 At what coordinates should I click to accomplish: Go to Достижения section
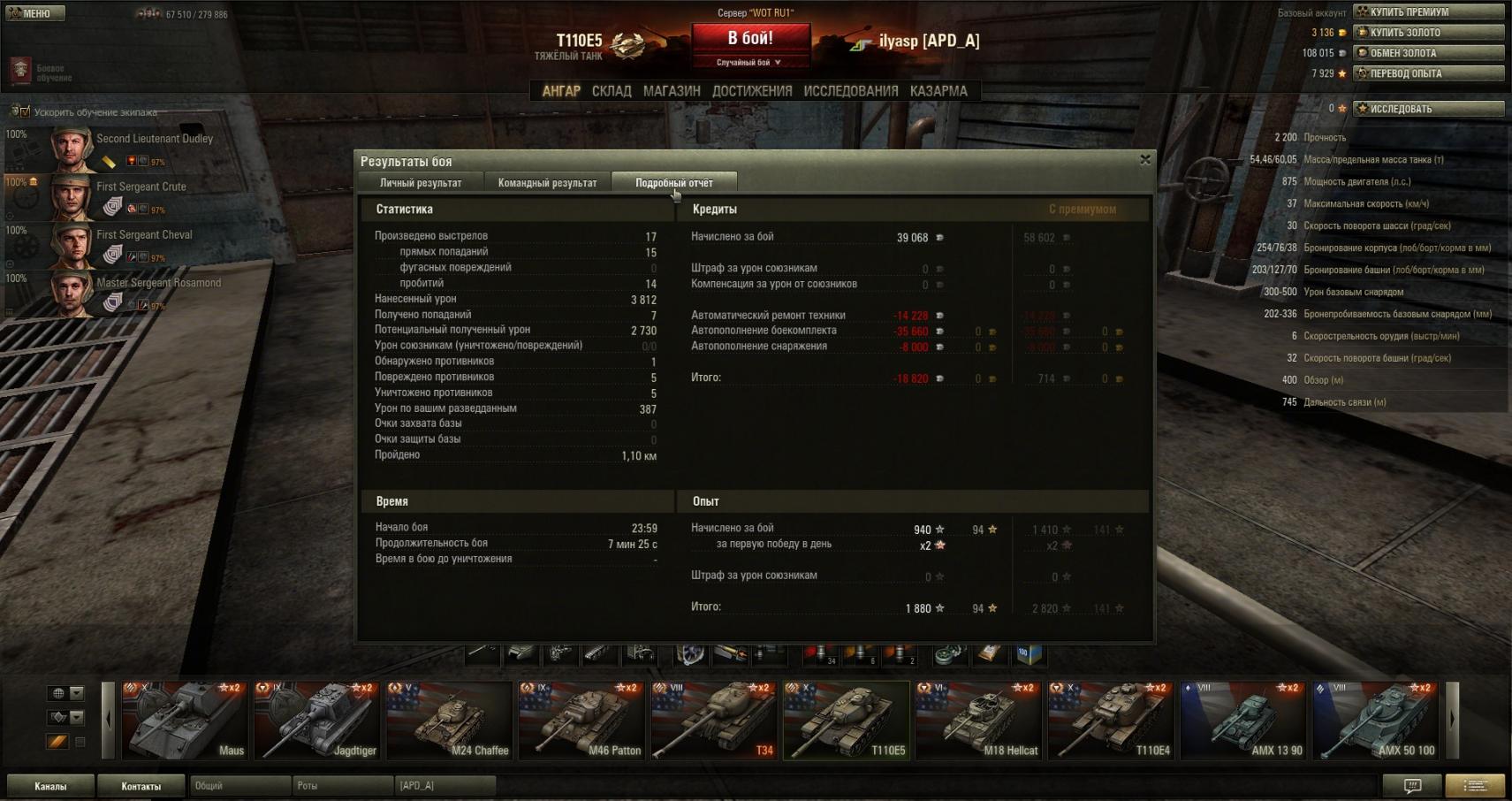pos(752,91)
